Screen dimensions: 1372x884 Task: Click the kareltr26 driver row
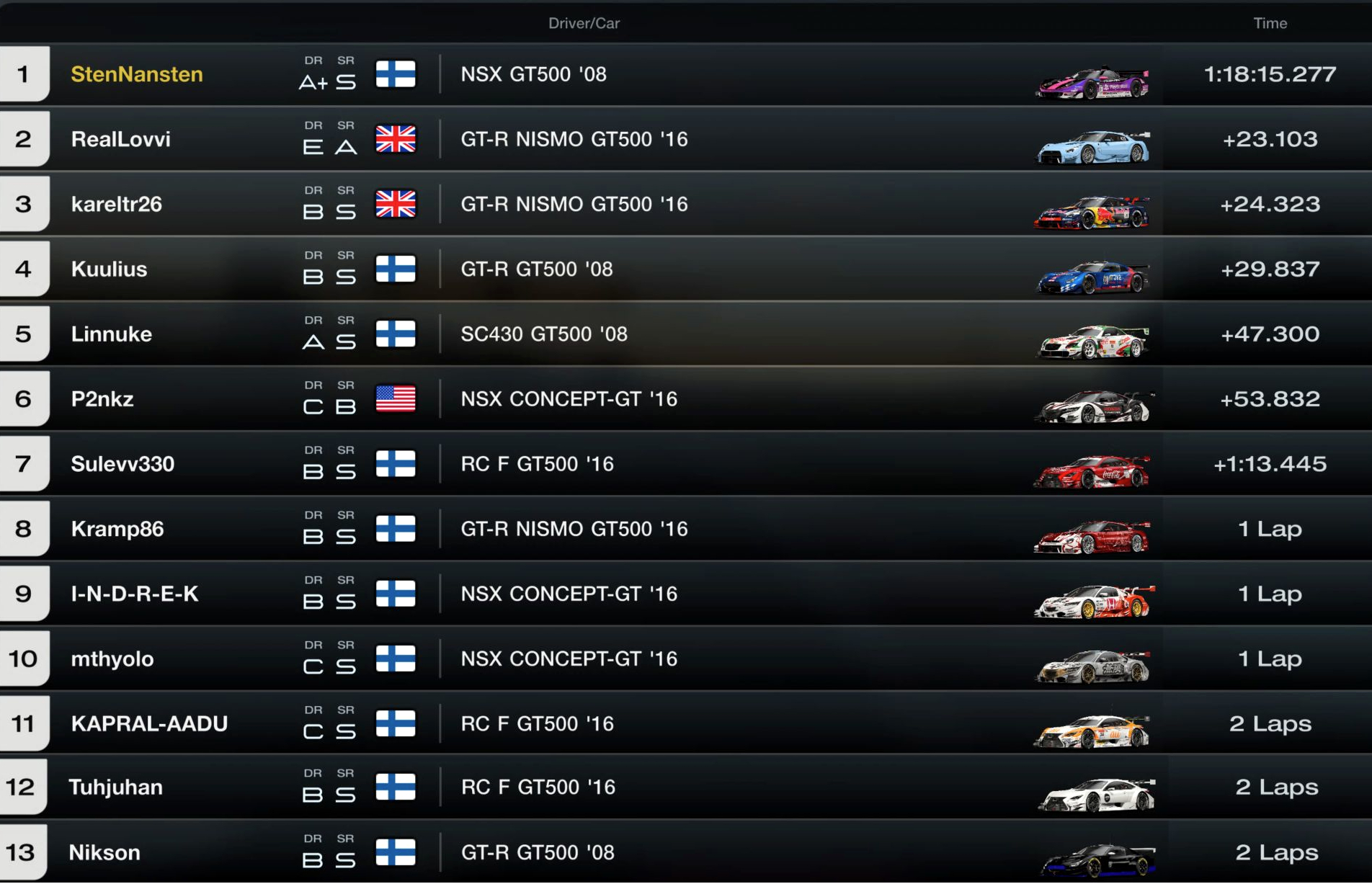pos(117,204)
